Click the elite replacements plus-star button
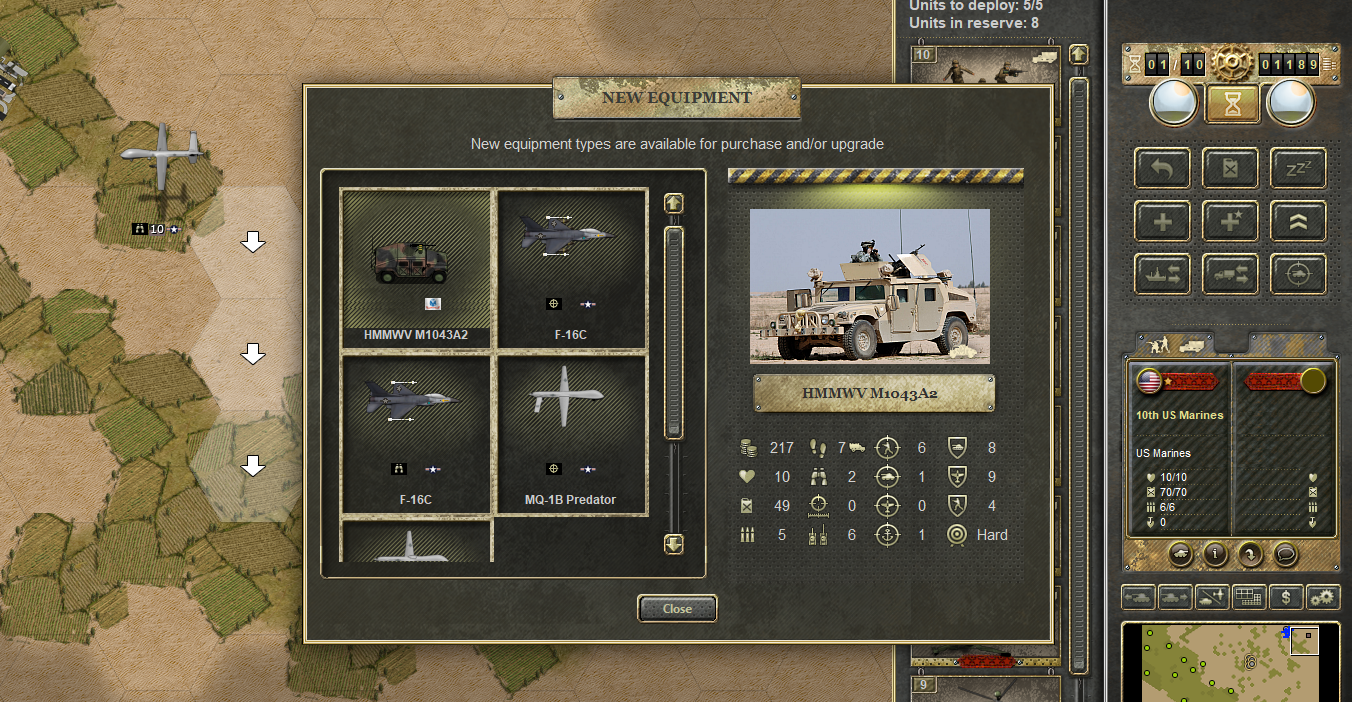The width and height of the screenshot is (1352, 702). coord(1230,221)
